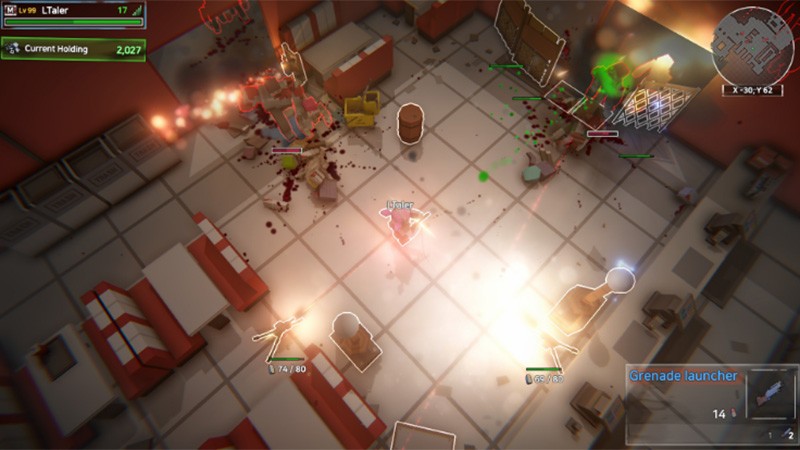Select the Grenade launcher weapon icon
800x450 pixels.
coord(769,395)
